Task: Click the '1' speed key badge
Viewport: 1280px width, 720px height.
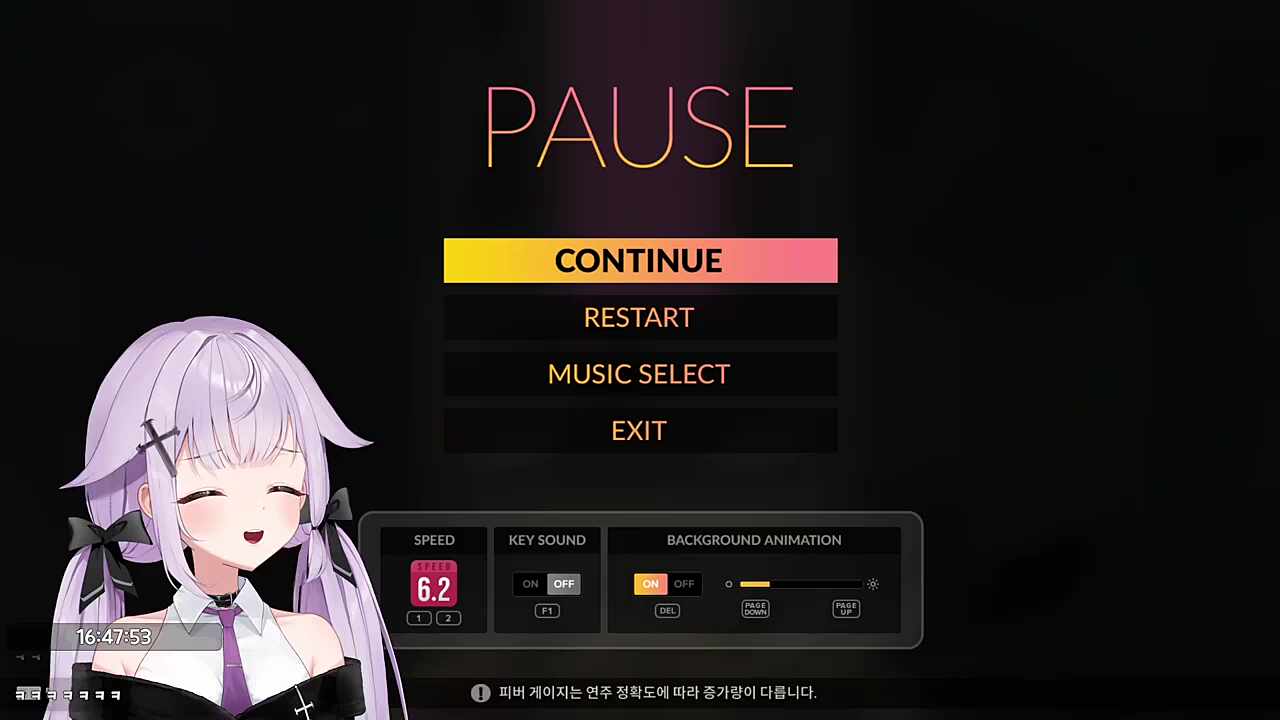Action: click(x=418, y=617)
